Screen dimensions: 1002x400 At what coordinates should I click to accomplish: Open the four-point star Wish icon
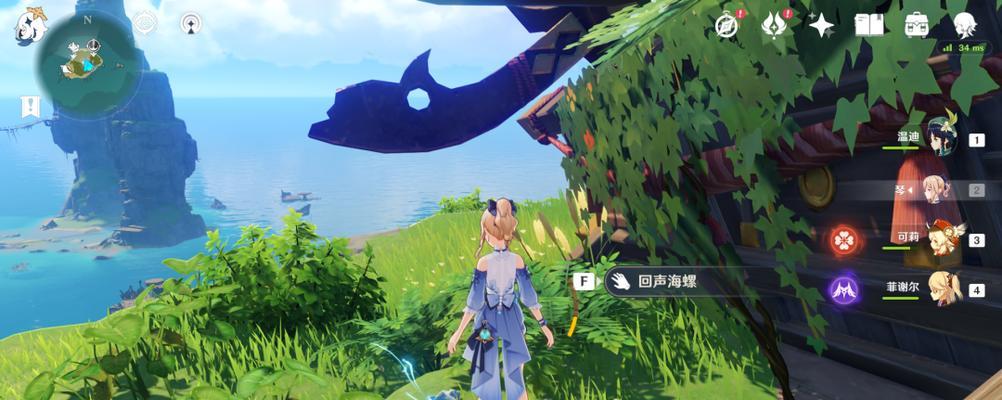(821, 25)
